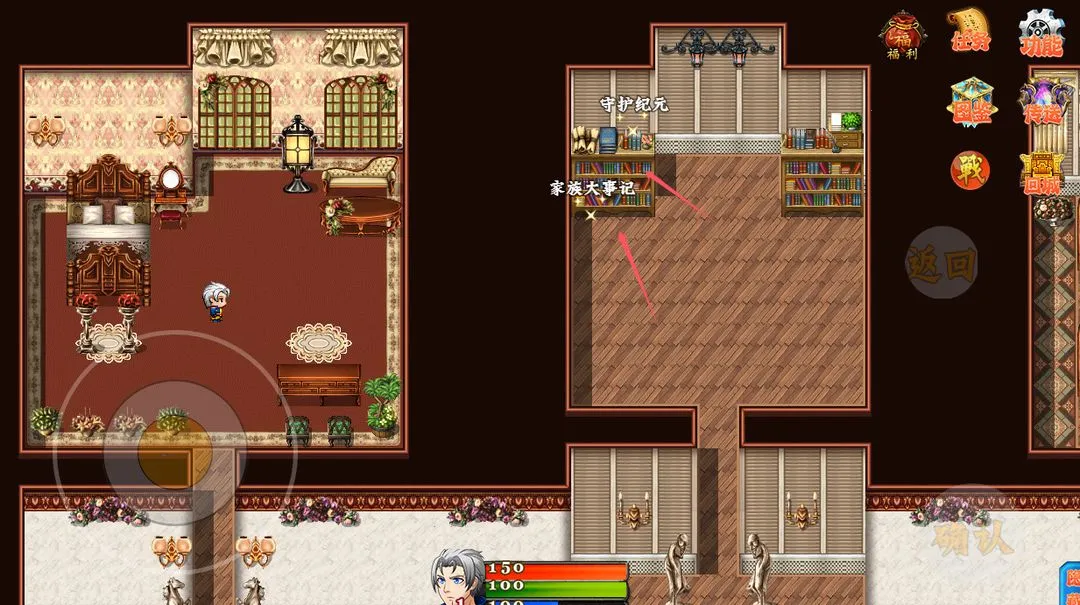Open the 福利 lucky bag rewards

902,35
